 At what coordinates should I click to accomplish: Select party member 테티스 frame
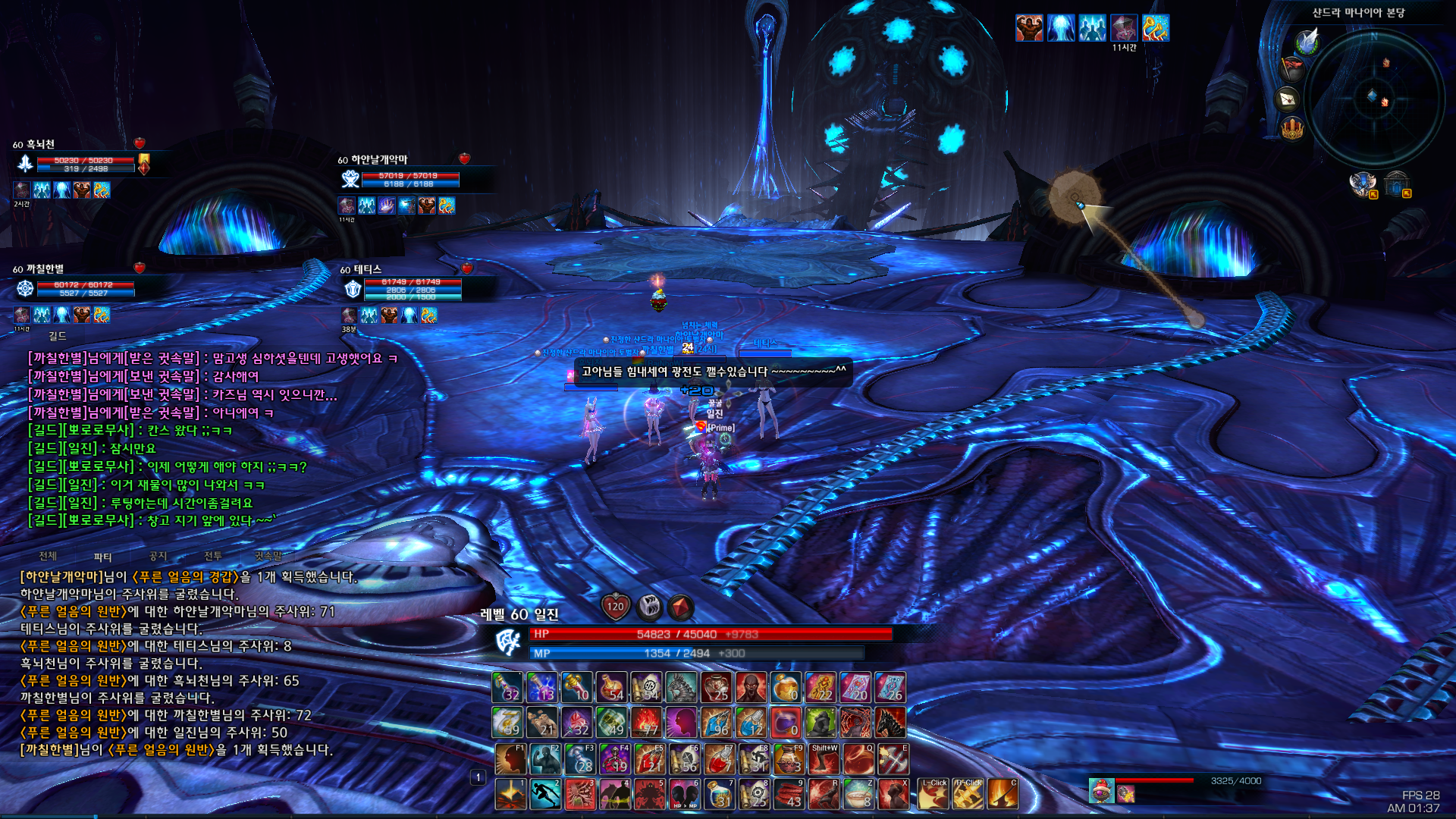tap(411, 289)
